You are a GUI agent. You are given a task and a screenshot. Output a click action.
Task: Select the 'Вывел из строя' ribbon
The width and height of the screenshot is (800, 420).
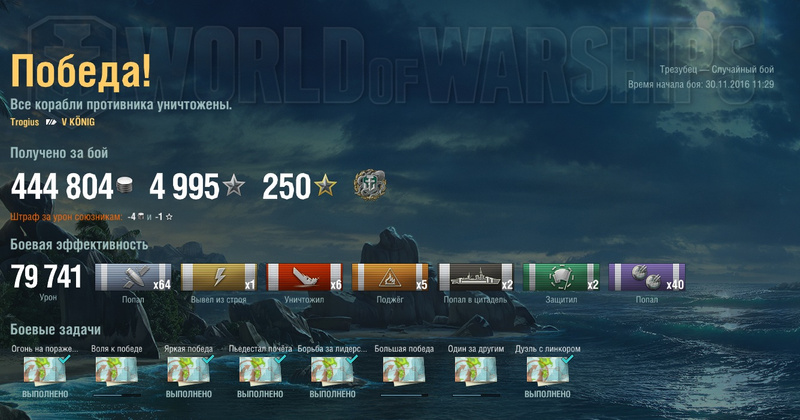click(219, 278)
